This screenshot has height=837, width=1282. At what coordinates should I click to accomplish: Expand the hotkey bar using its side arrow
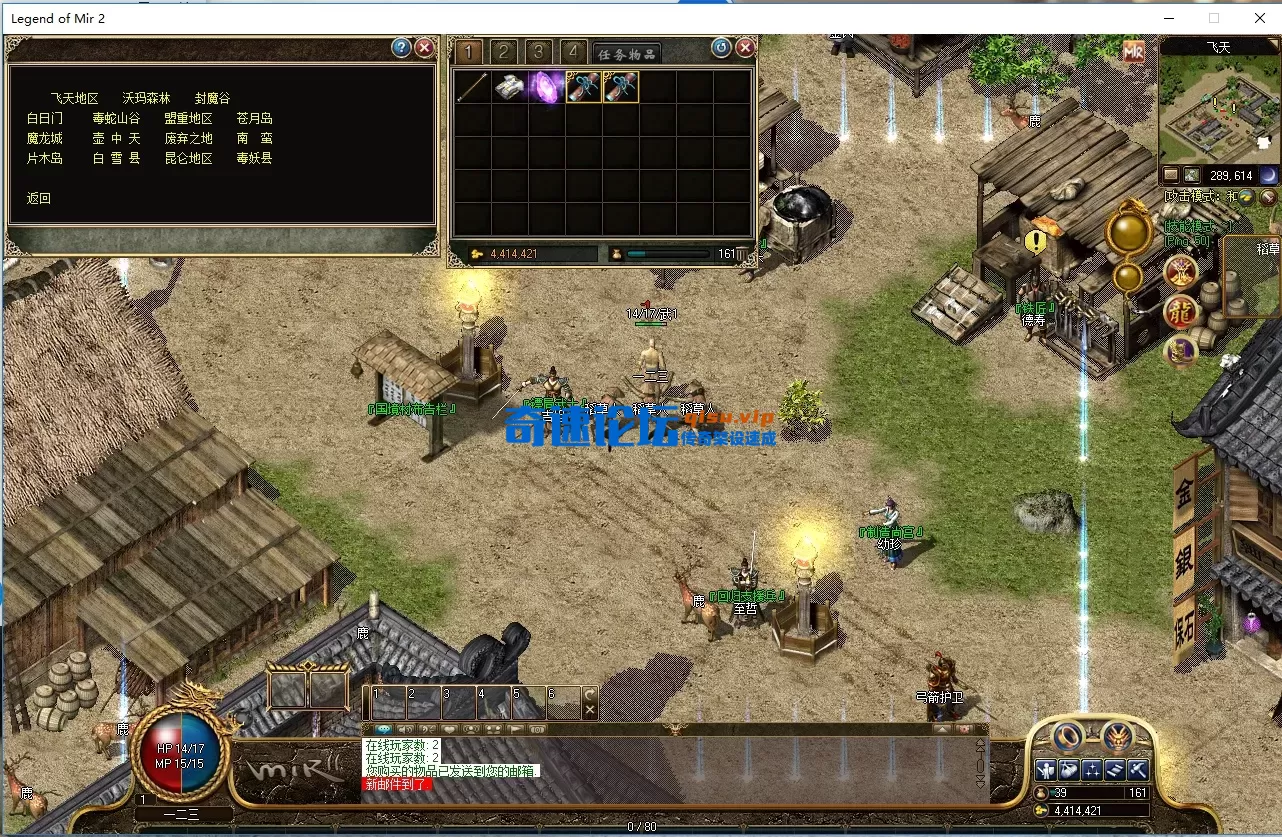(589, 693)
